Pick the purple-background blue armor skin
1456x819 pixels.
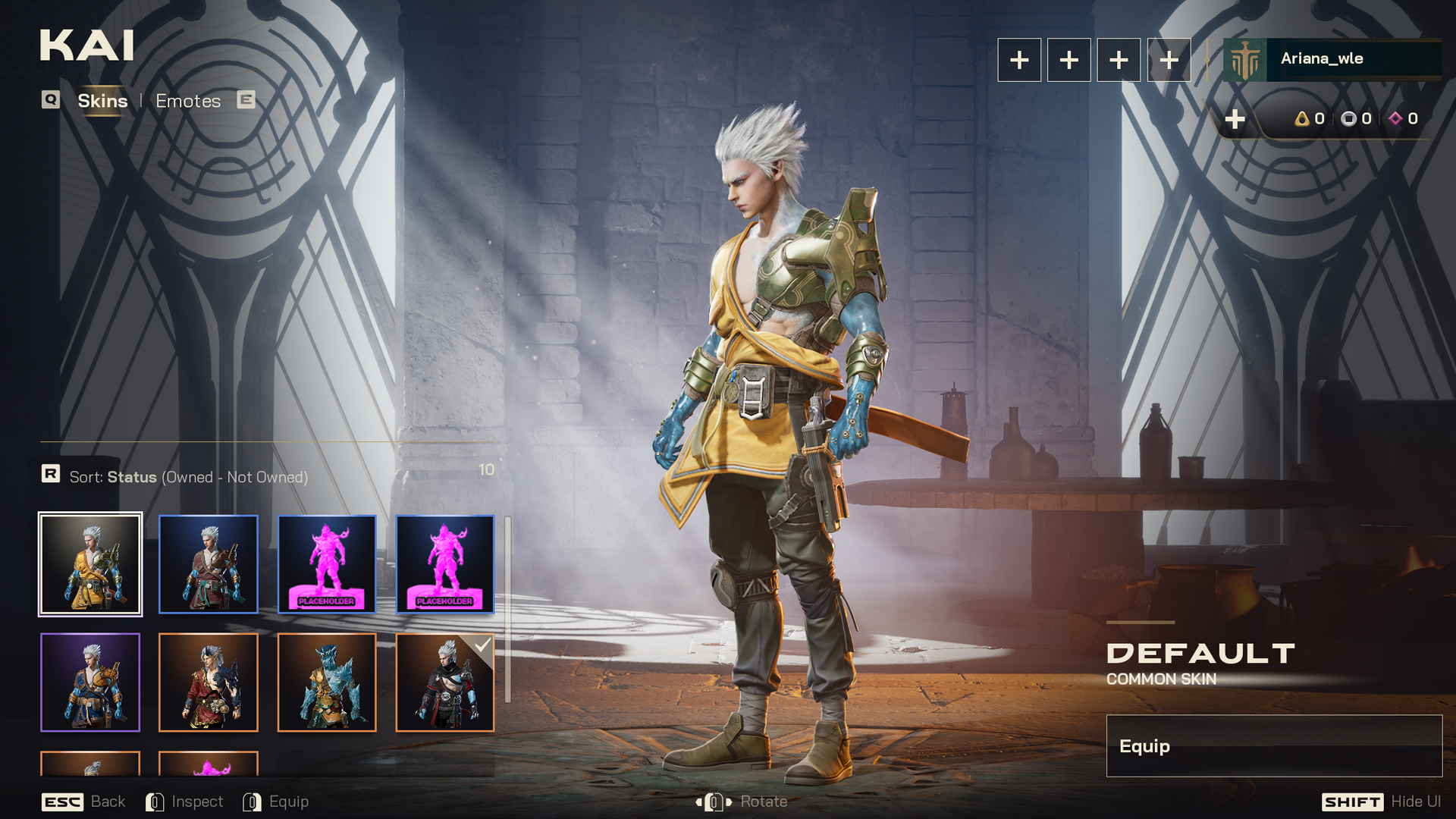[90, 682]
